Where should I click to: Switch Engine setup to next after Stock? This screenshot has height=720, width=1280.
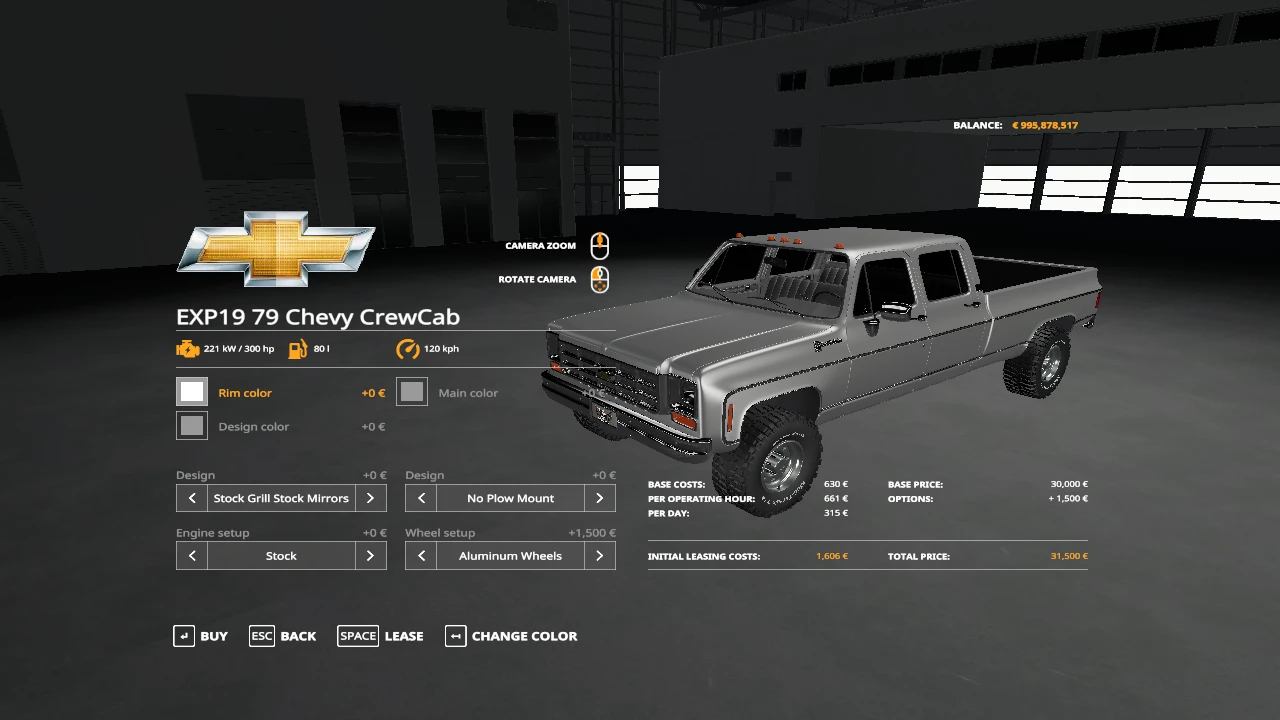coord(371,556)
